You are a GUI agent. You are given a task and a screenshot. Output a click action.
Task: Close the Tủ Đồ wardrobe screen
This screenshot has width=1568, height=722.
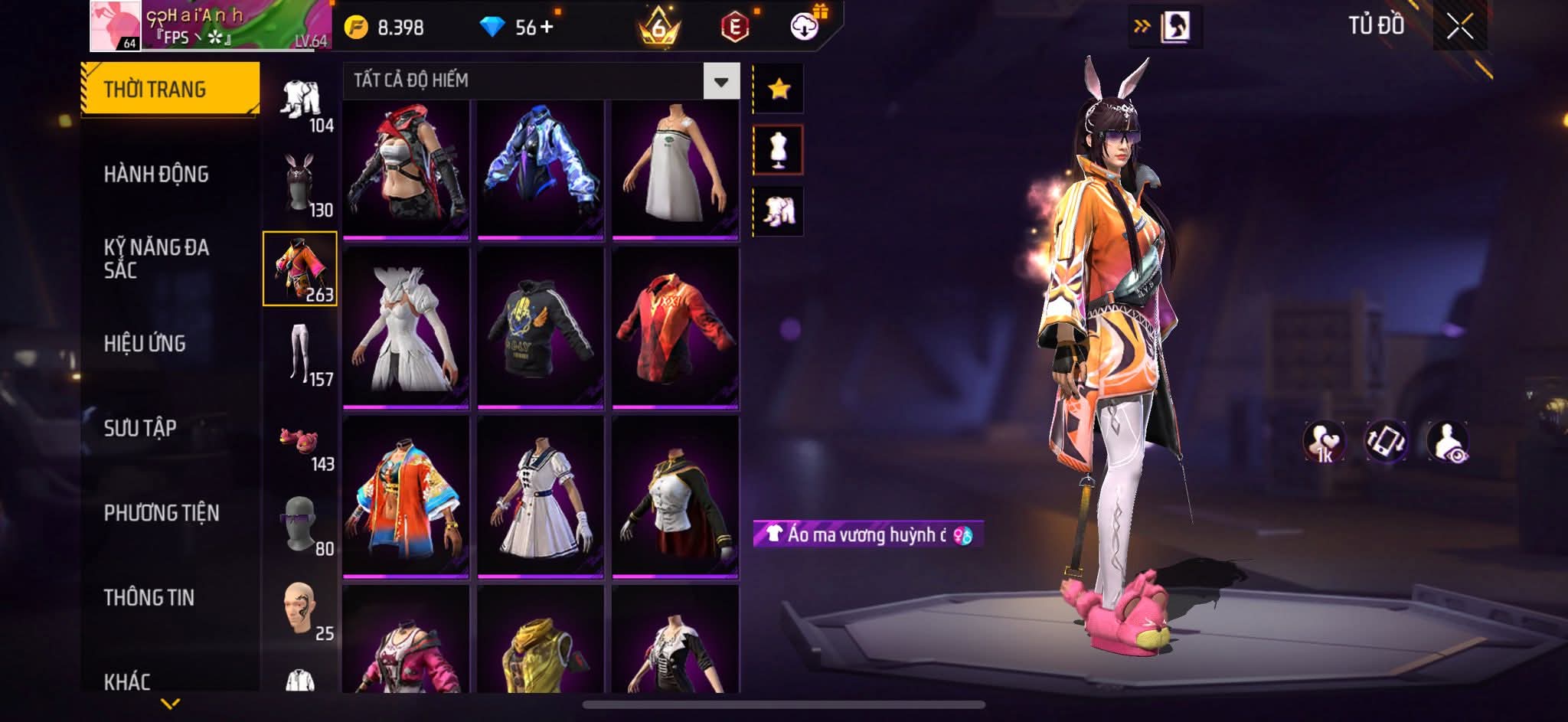click(1459, 28)
